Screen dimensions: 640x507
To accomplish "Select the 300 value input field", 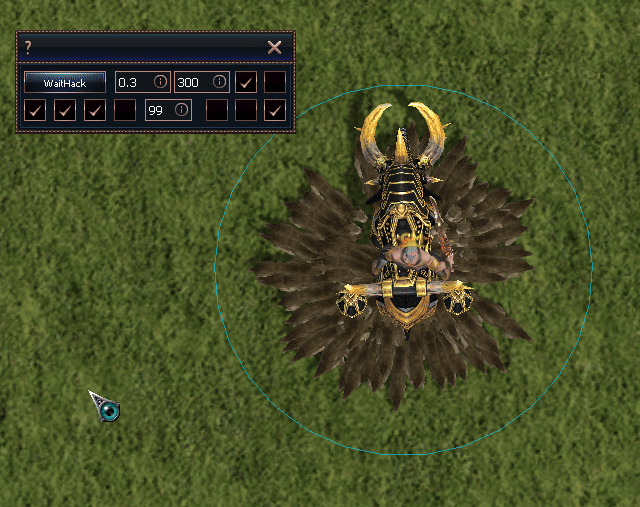I will (192, 82).
